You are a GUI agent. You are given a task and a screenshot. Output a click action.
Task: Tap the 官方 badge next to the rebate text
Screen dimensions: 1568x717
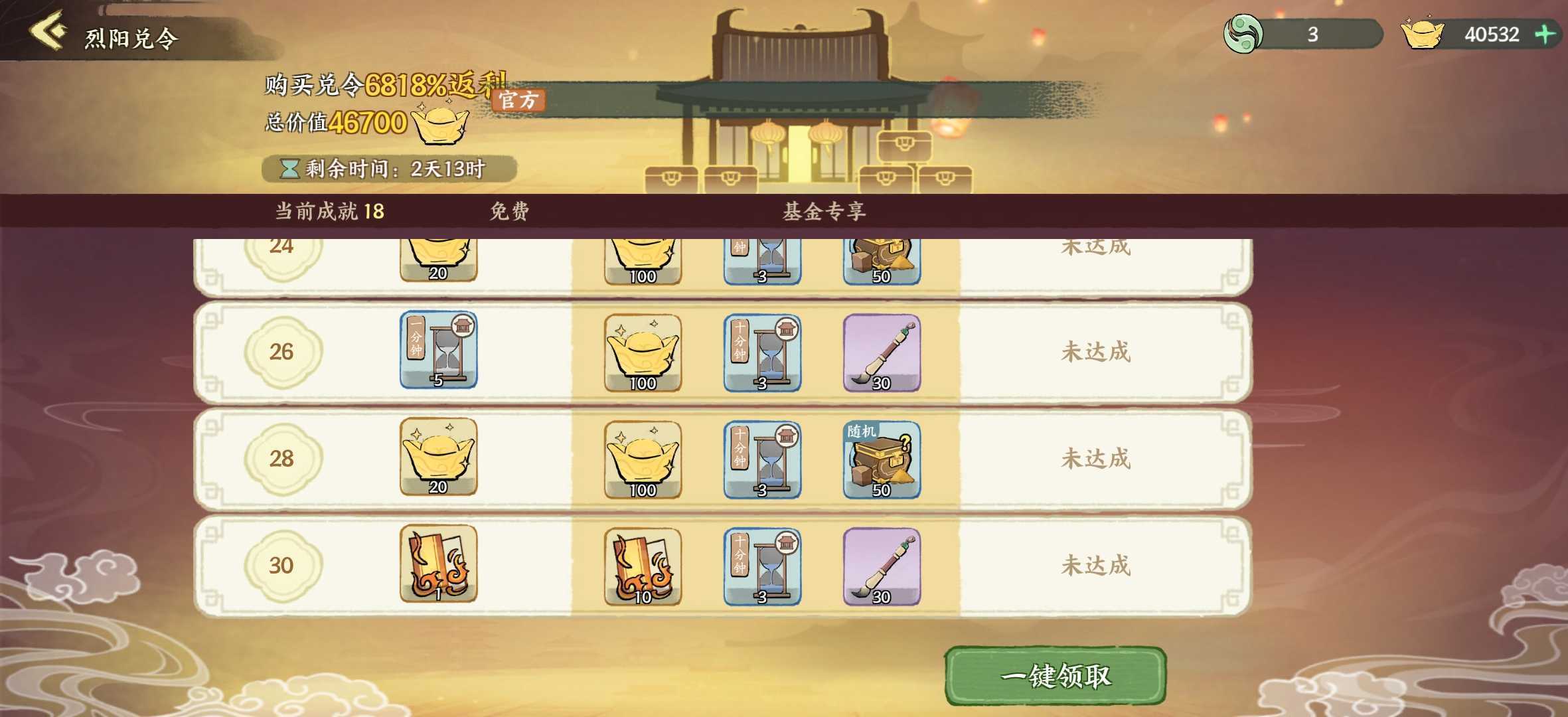pyautogui.click(x=520, y=100)
